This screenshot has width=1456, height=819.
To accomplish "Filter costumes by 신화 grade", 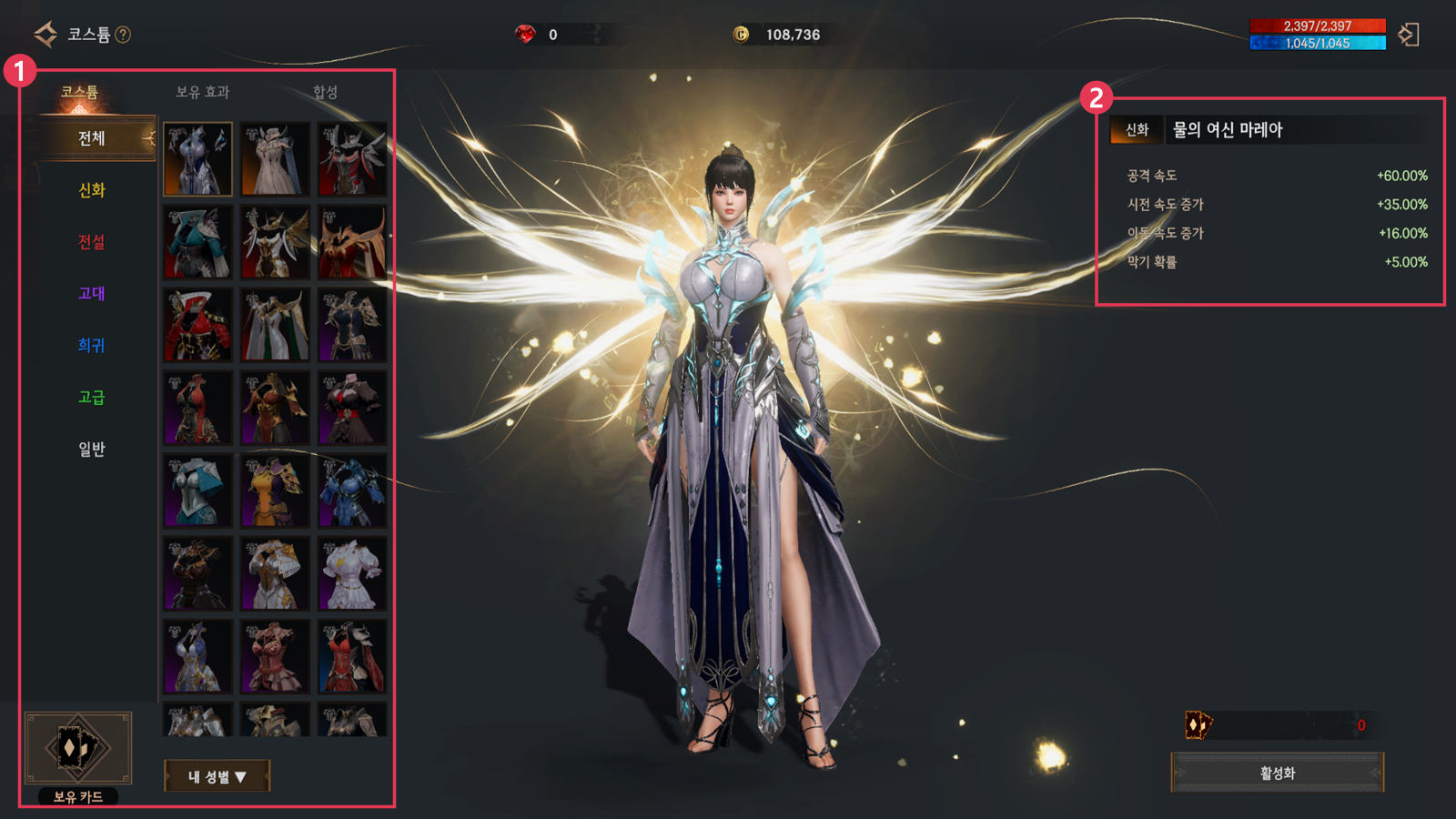I will click(x=92, y=190).
